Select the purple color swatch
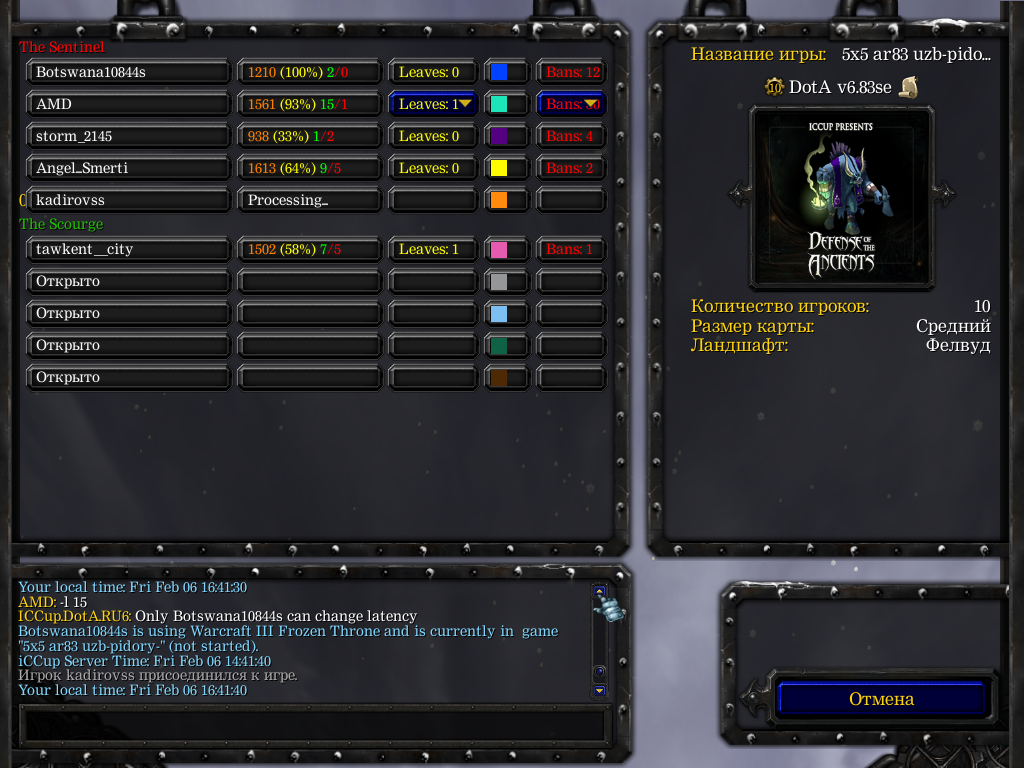Screen dimensions: 1024x768 tap(498, 136)
